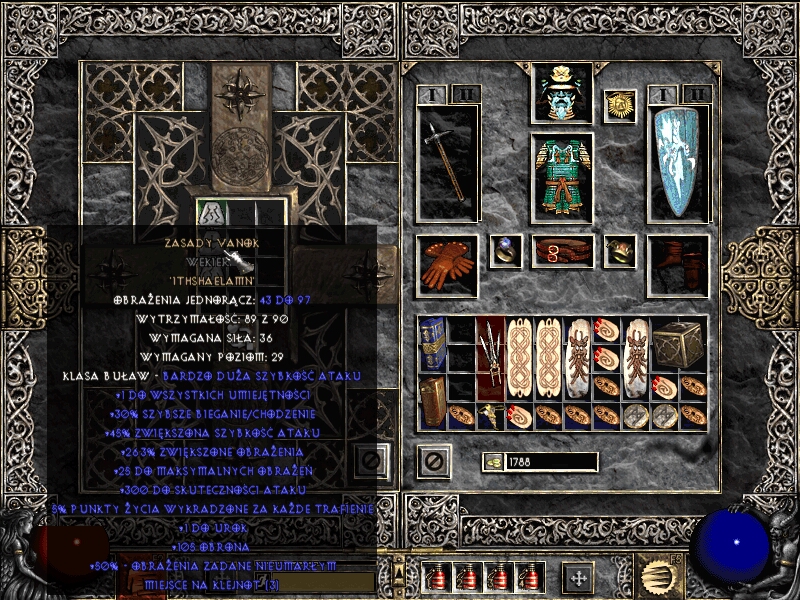Select the blue tome in the inventory
This screenshot has height=600, width=800.
pyautogui.click(x=432, y=344)
